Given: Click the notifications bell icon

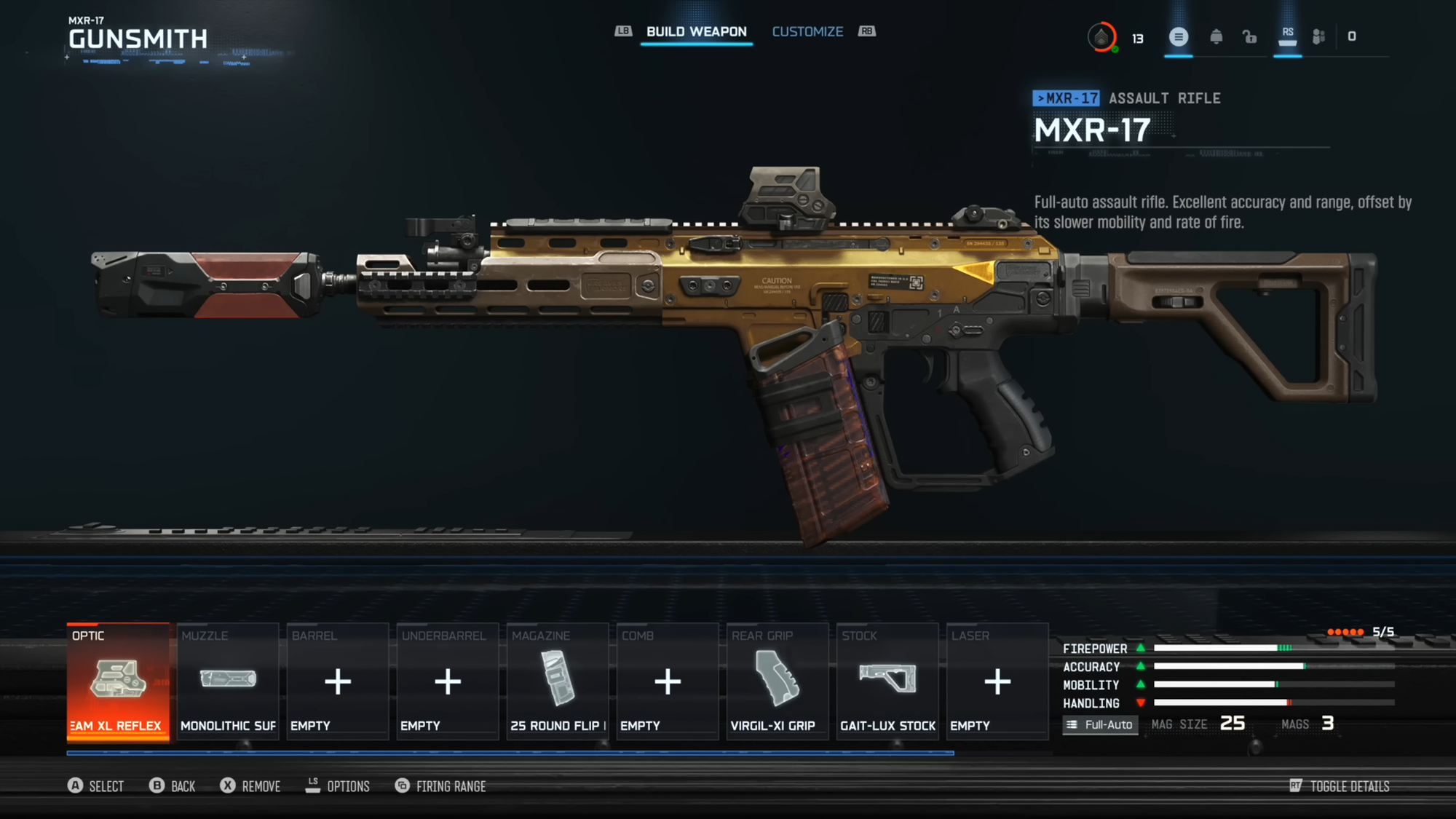Looking at the screenshot, I should 1214,36.
